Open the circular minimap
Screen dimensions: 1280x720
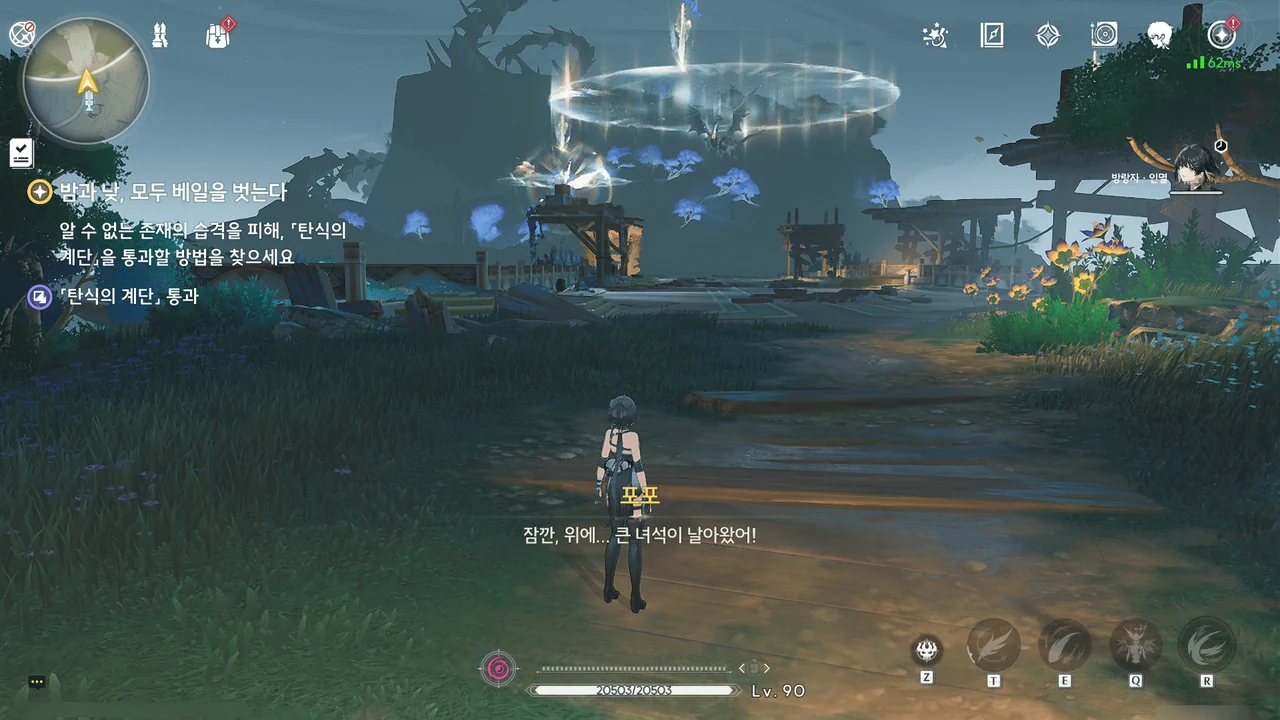(87, 80)
